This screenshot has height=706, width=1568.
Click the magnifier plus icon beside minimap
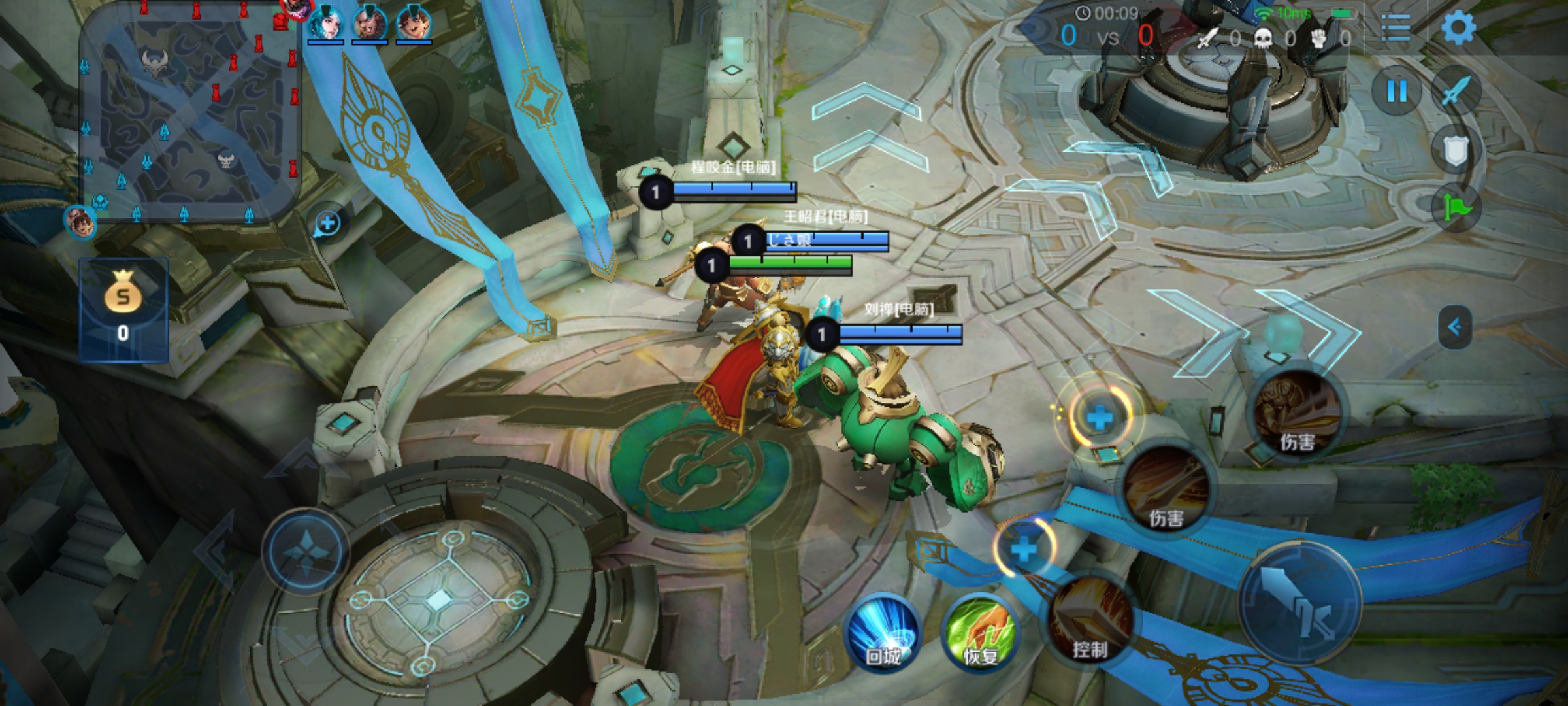coord(328,224)
